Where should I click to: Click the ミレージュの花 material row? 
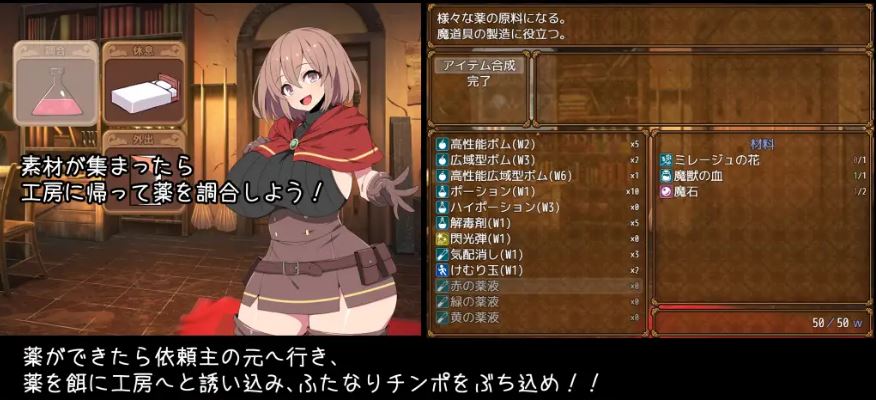762,160
